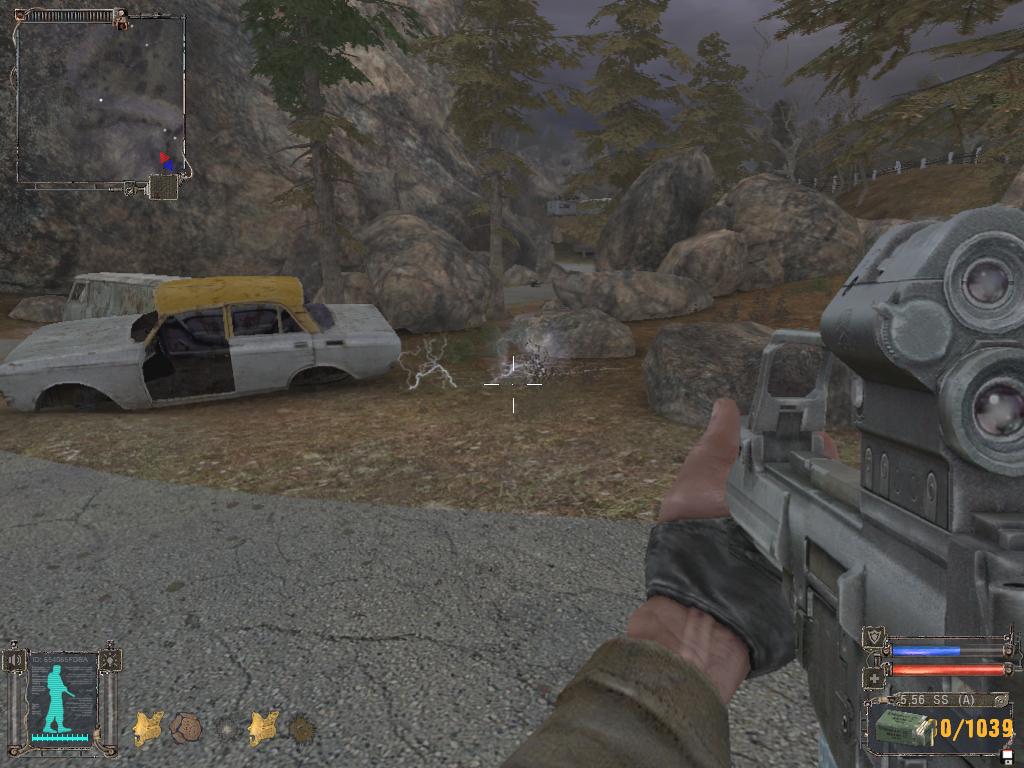The image size is (1024, 768).
Task: Select the dark spiky urchin artifact
Action: click(x=302, y=729)
